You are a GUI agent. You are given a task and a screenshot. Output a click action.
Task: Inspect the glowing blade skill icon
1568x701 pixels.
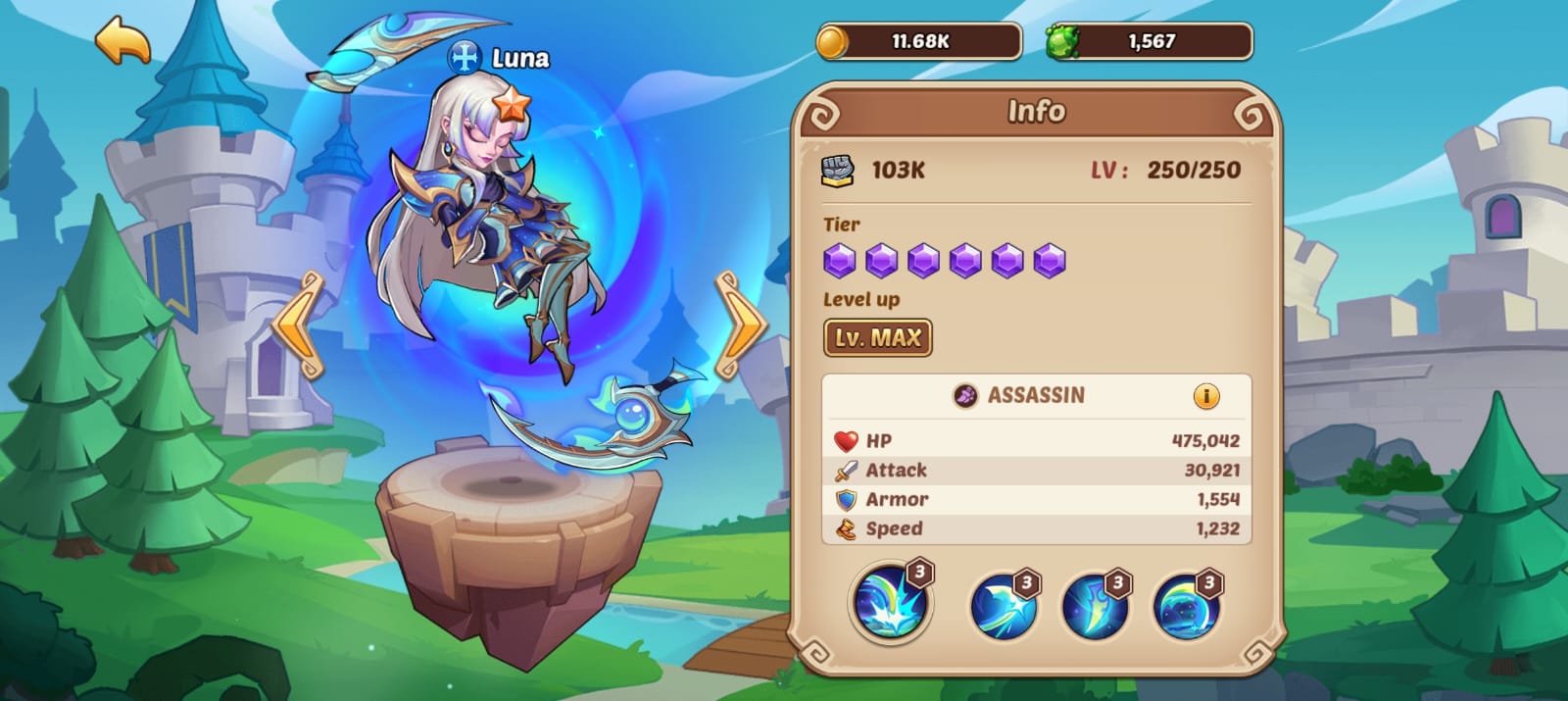point(1095,605)
